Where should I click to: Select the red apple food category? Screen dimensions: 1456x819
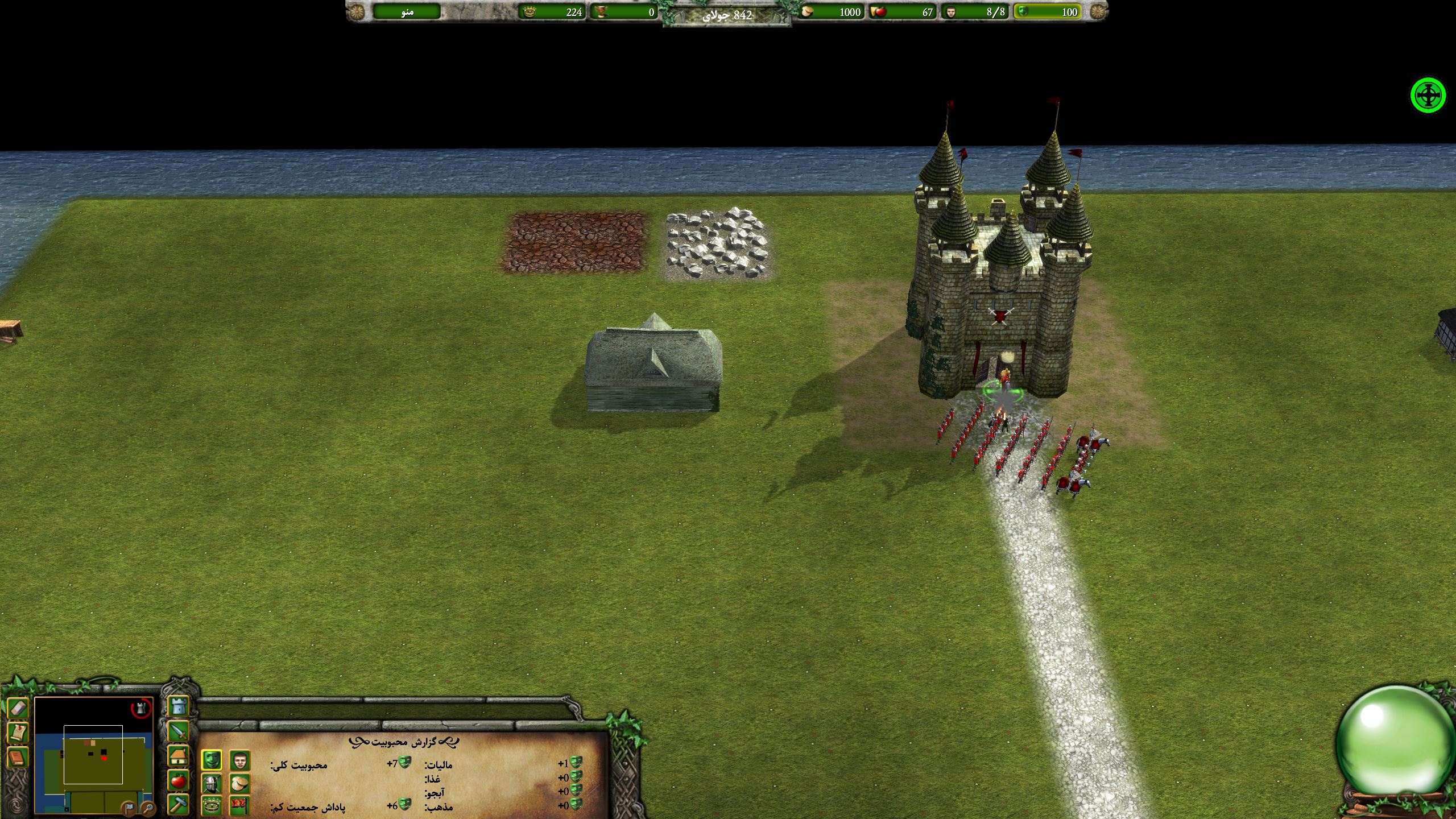[x=179, y=781]
